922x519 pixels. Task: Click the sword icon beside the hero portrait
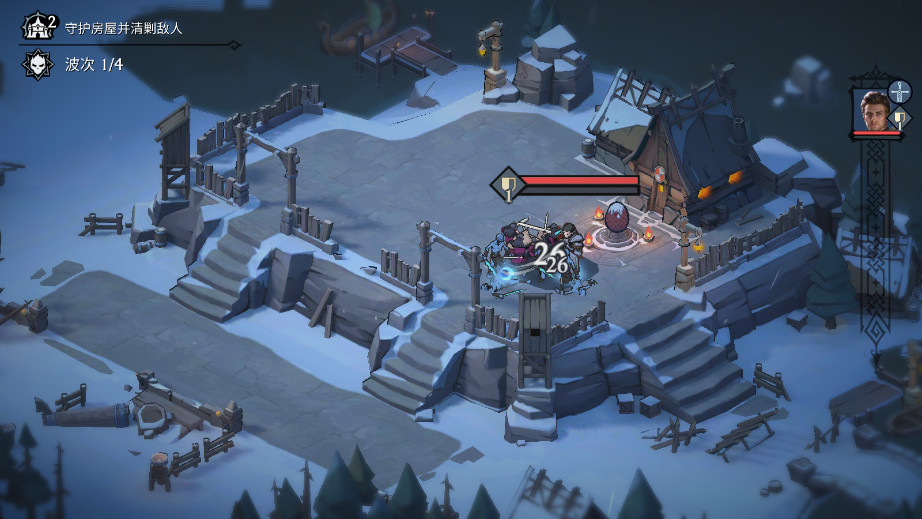click(899, 94)
